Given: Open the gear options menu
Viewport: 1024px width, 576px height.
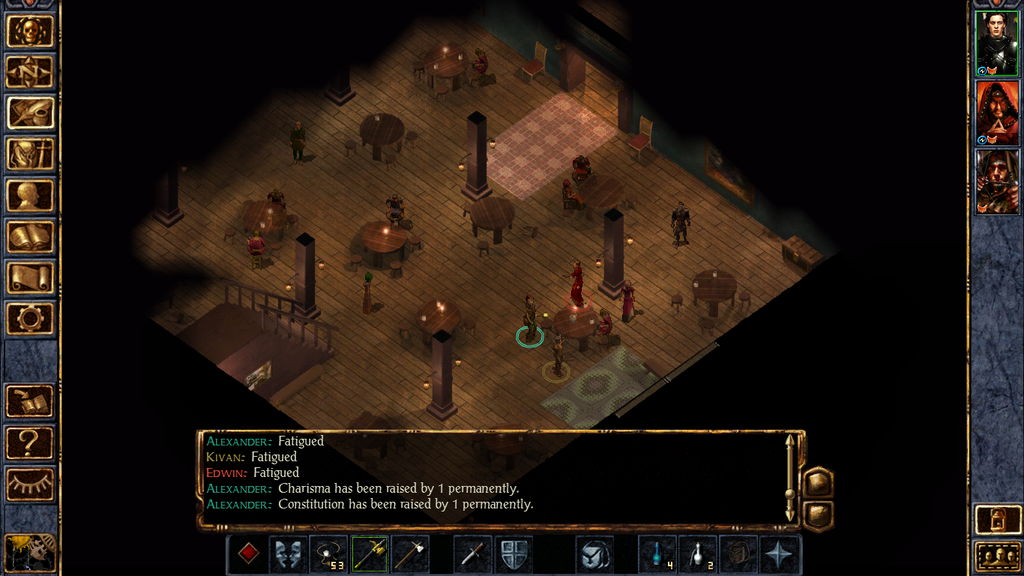Looking at the screenshot, I should pos(30,319).
